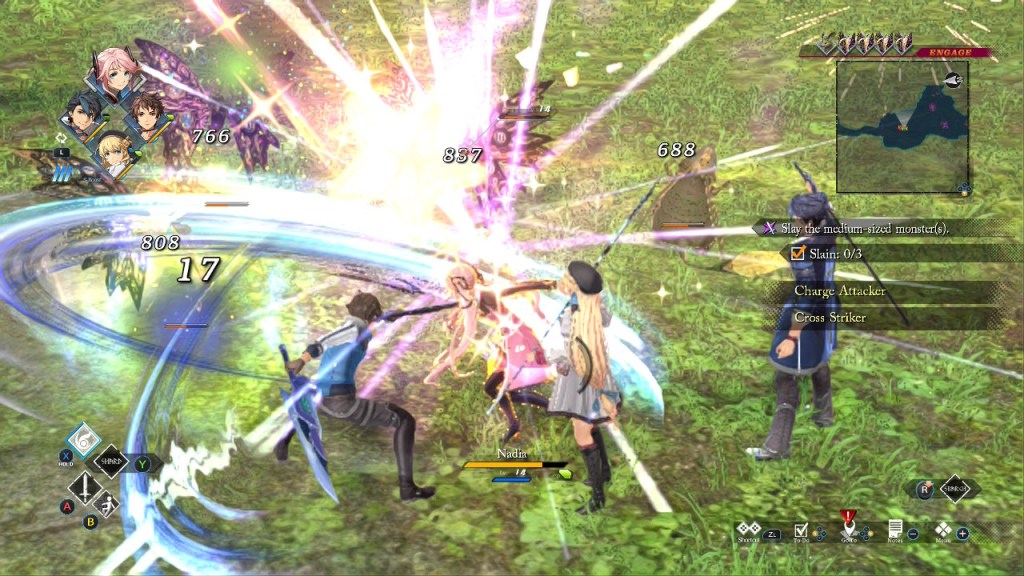1024x576 pixels.
Task: Open the To-Do list
Action: (800, 530)
